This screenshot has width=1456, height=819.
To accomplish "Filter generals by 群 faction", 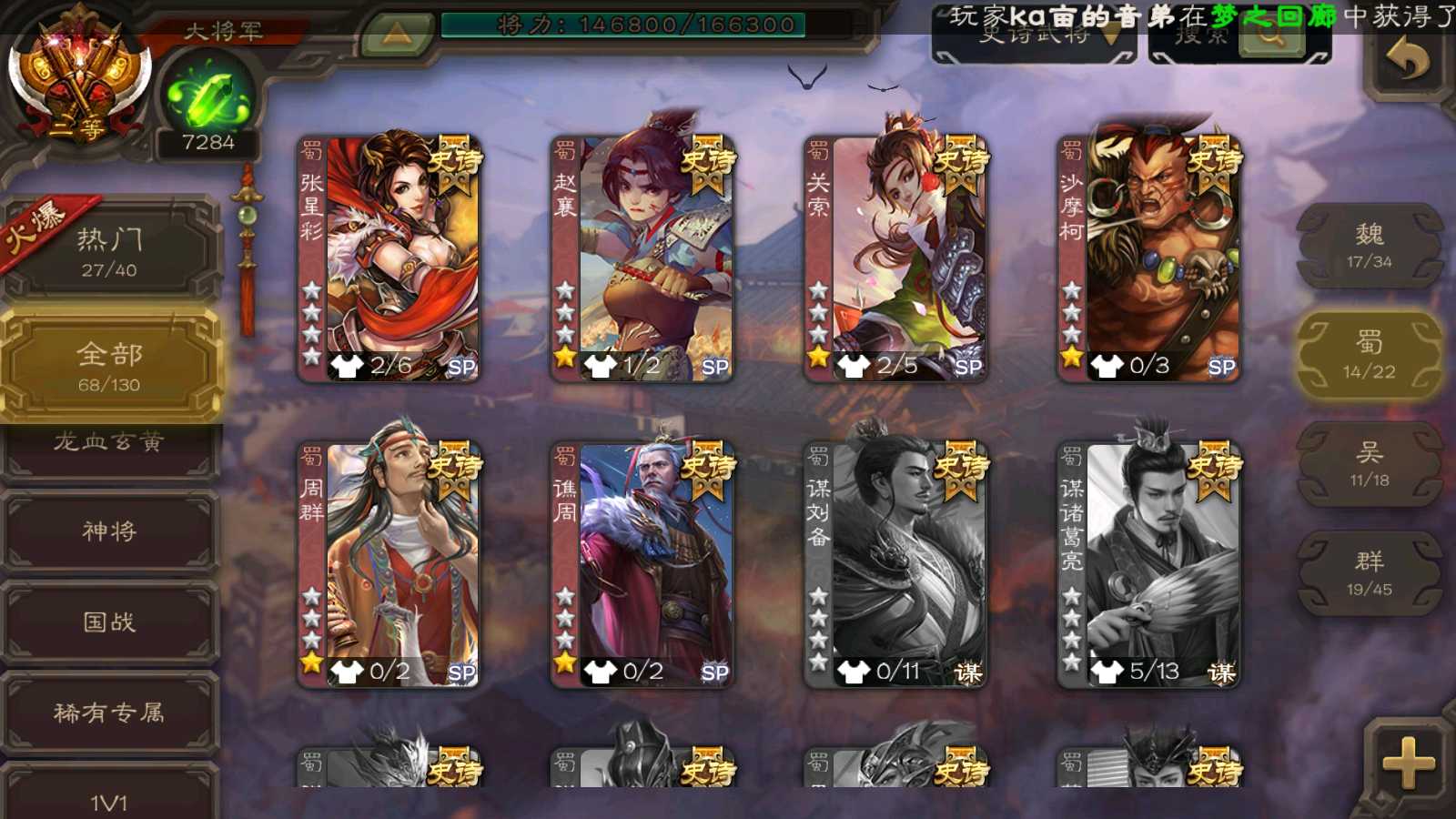I will click(x=1370, y=573).
